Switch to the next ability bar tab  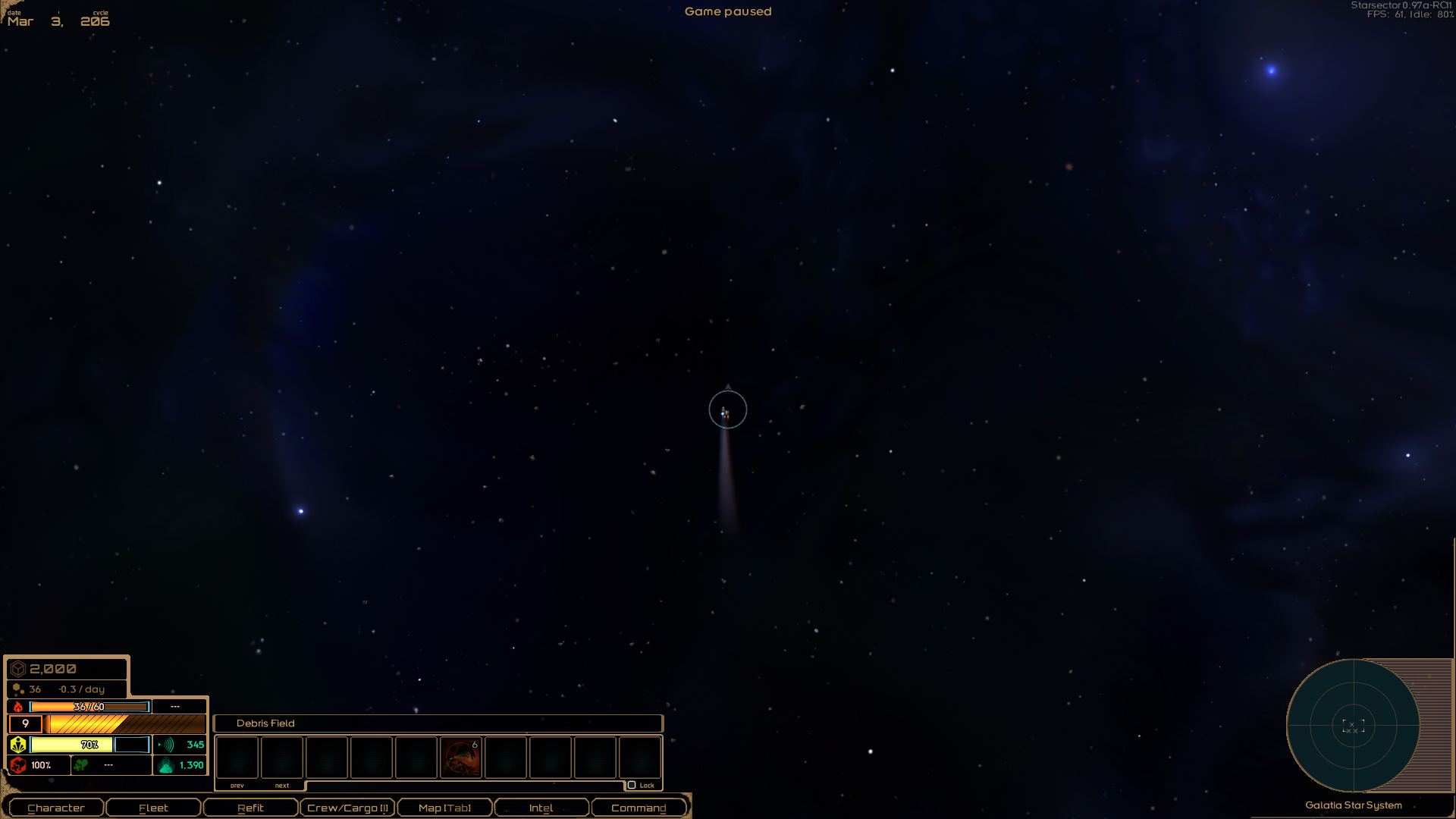pos(281,786)
